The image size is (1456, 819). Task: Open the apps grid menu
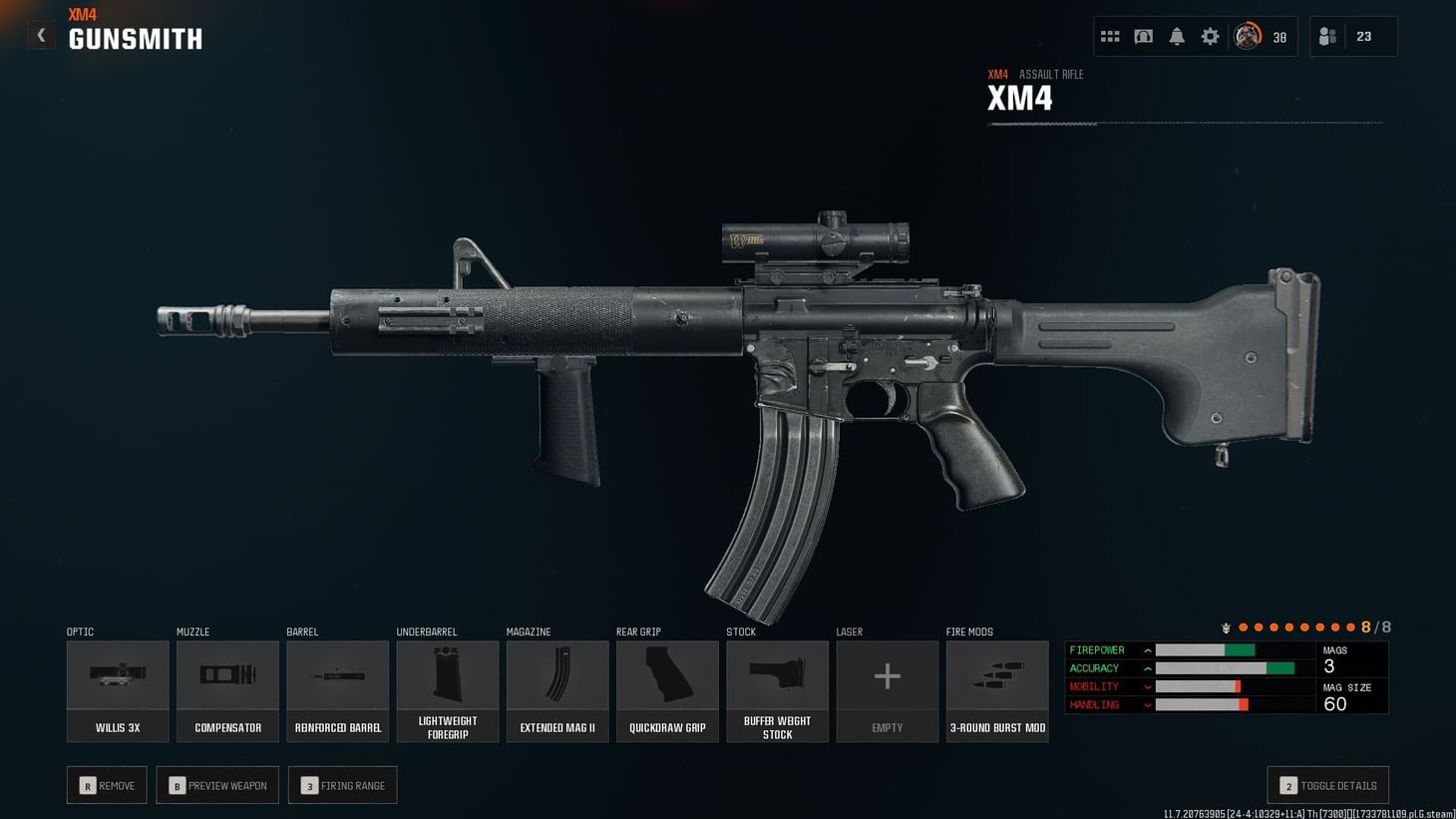pos(1110,36)
